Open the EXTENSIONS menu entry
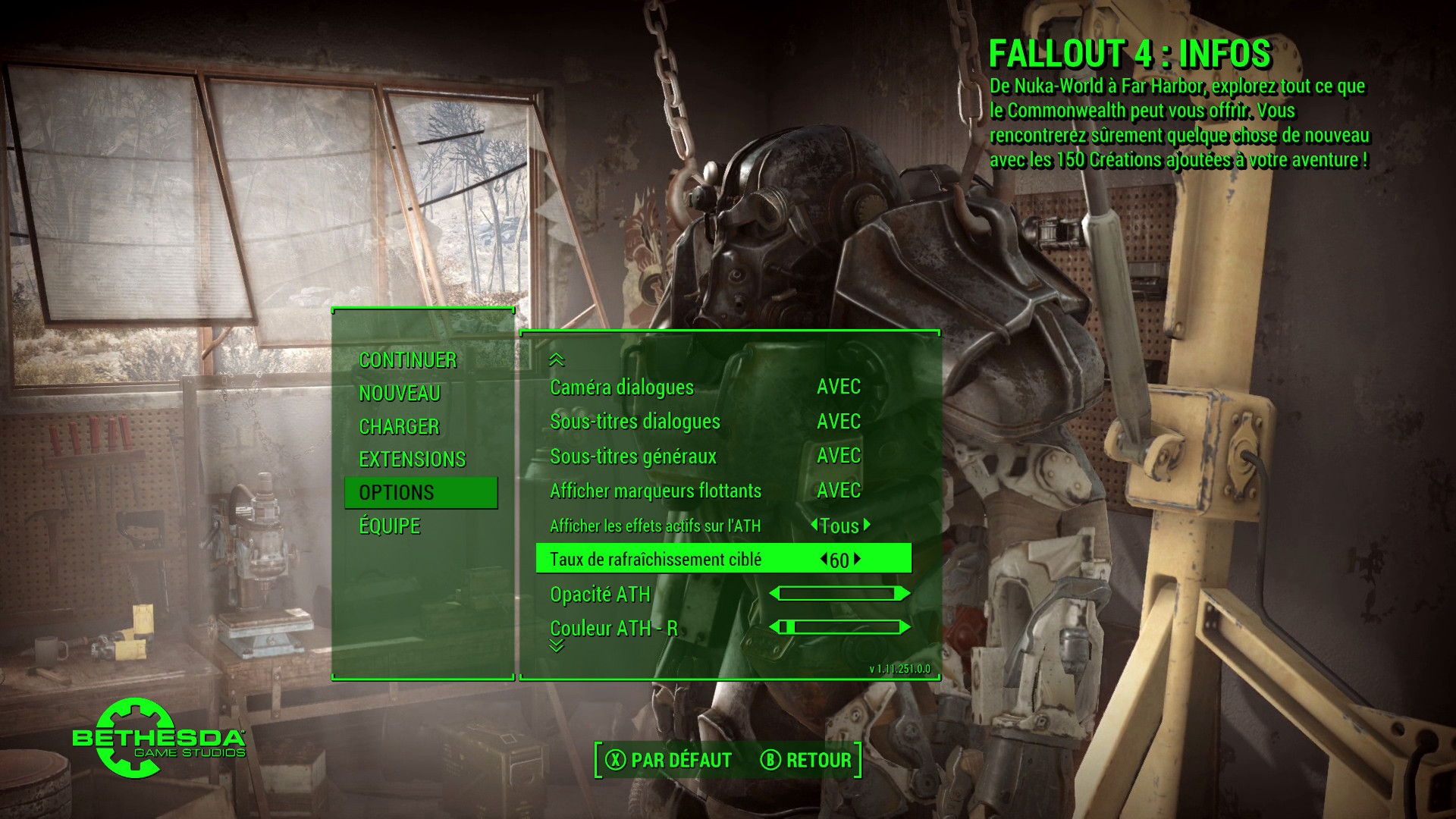 (x=412, y=460)
